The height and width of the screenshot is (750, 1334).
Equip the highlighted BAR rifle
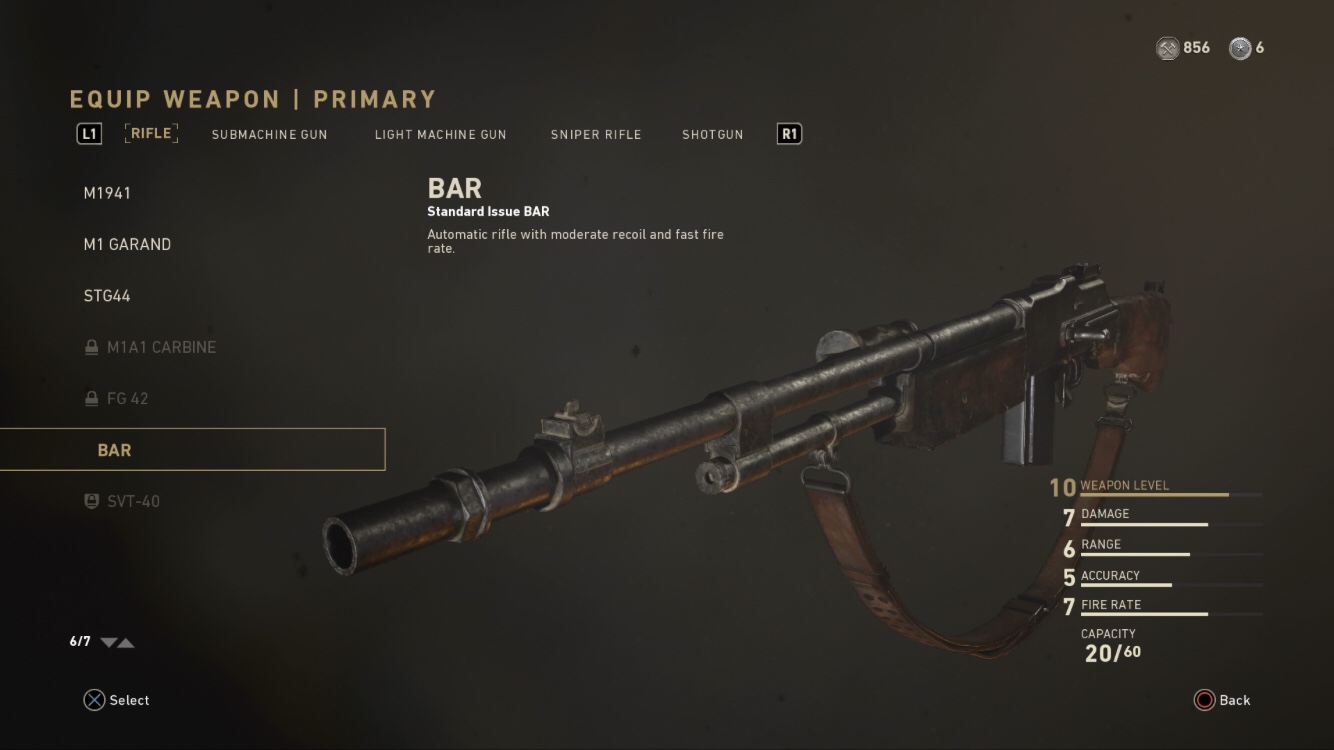point(192,450)
